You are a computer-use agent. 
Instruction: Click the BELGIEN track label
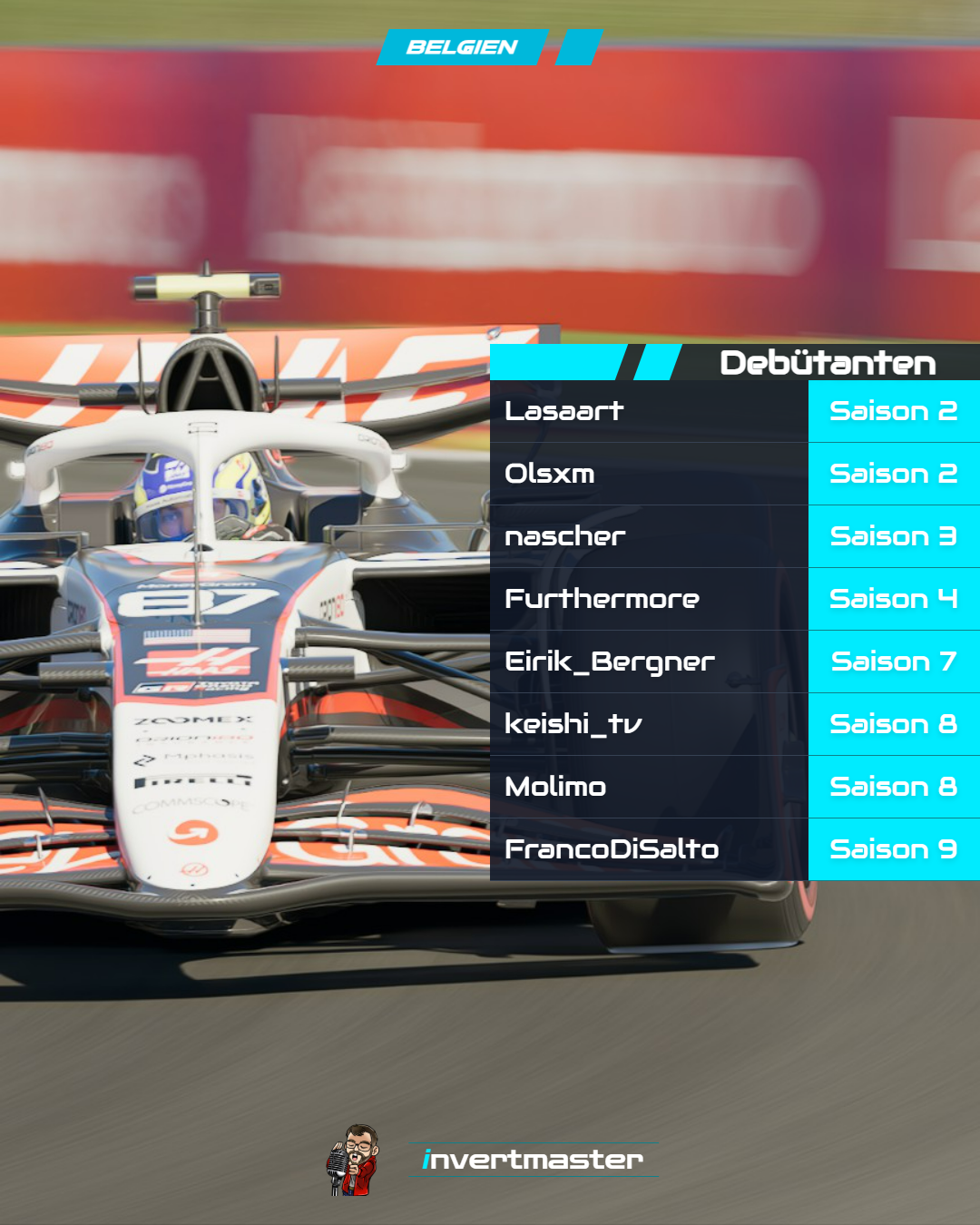pos(462,47)
